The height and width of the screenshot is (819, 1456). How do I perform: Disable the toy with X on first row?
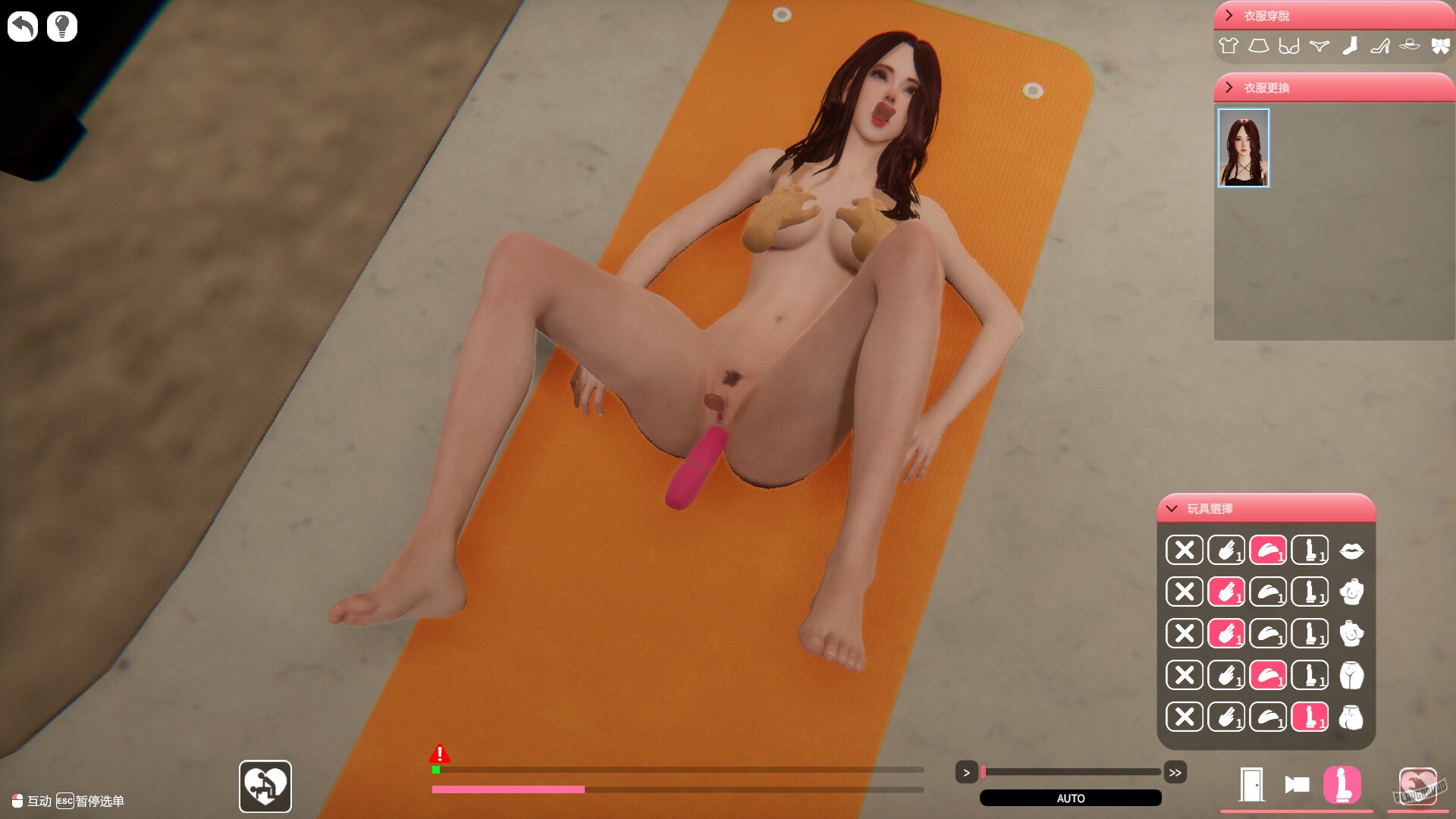coord(1184,551)
